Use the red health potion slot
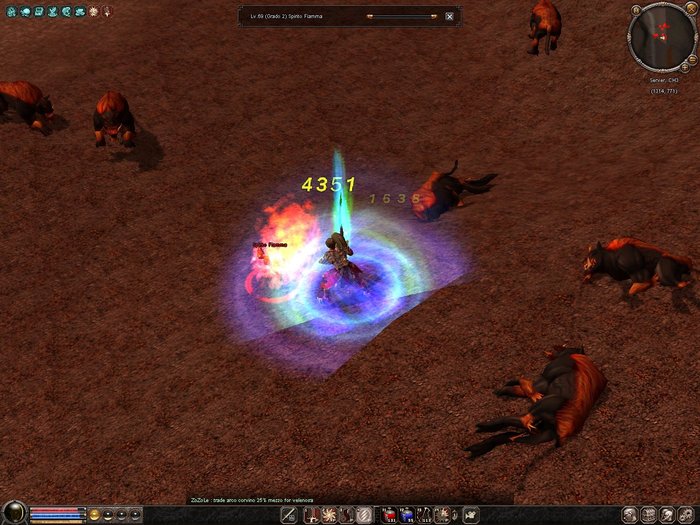This screenshot has height=525, width=700. [388, 514]
